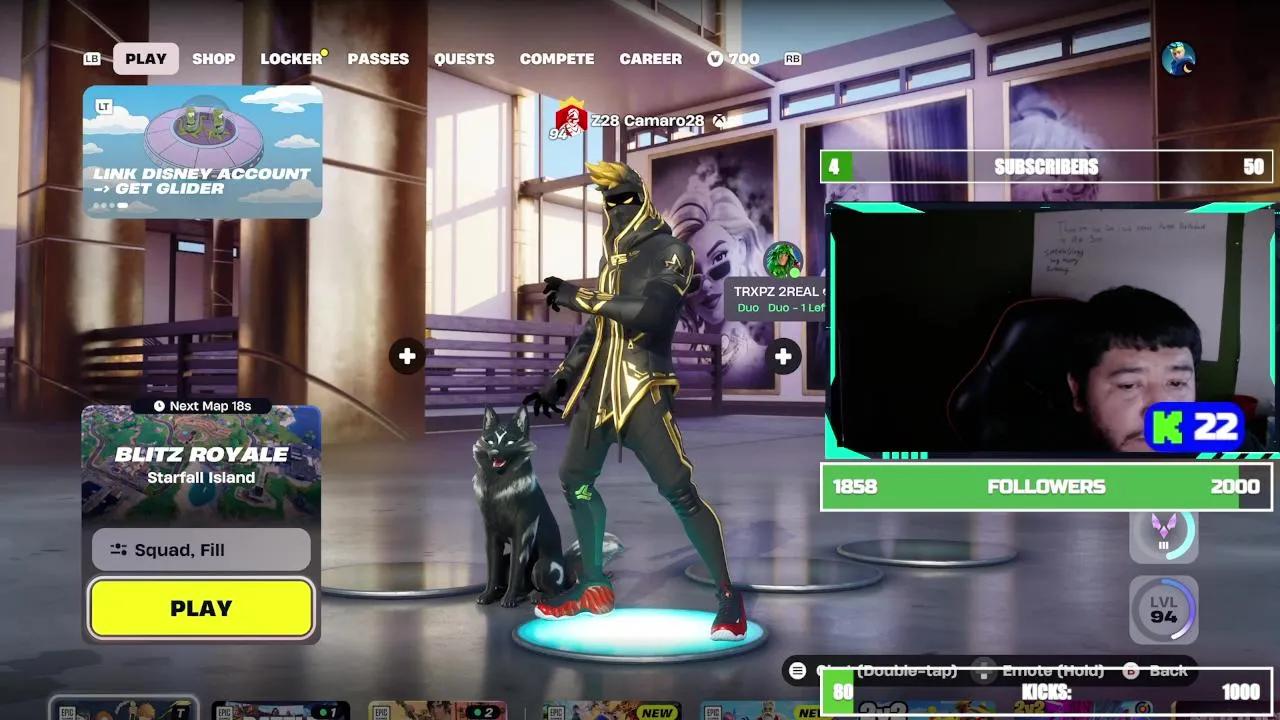Open the COMPETE menu
The image size is (1280, 720).
pos(557,59)
